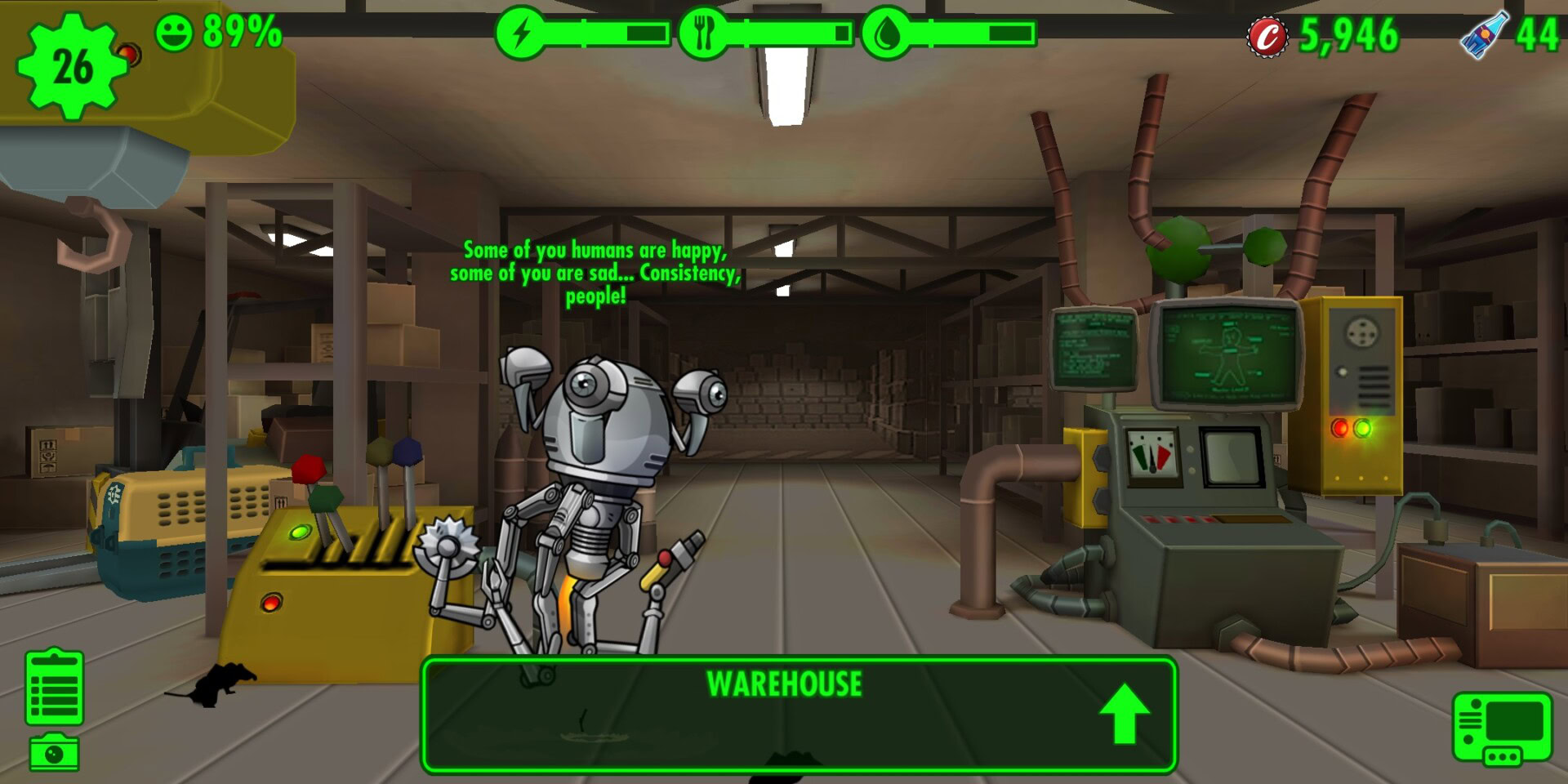Upgrade the Warehouse with the green arrow

(x=1124, y=713)
